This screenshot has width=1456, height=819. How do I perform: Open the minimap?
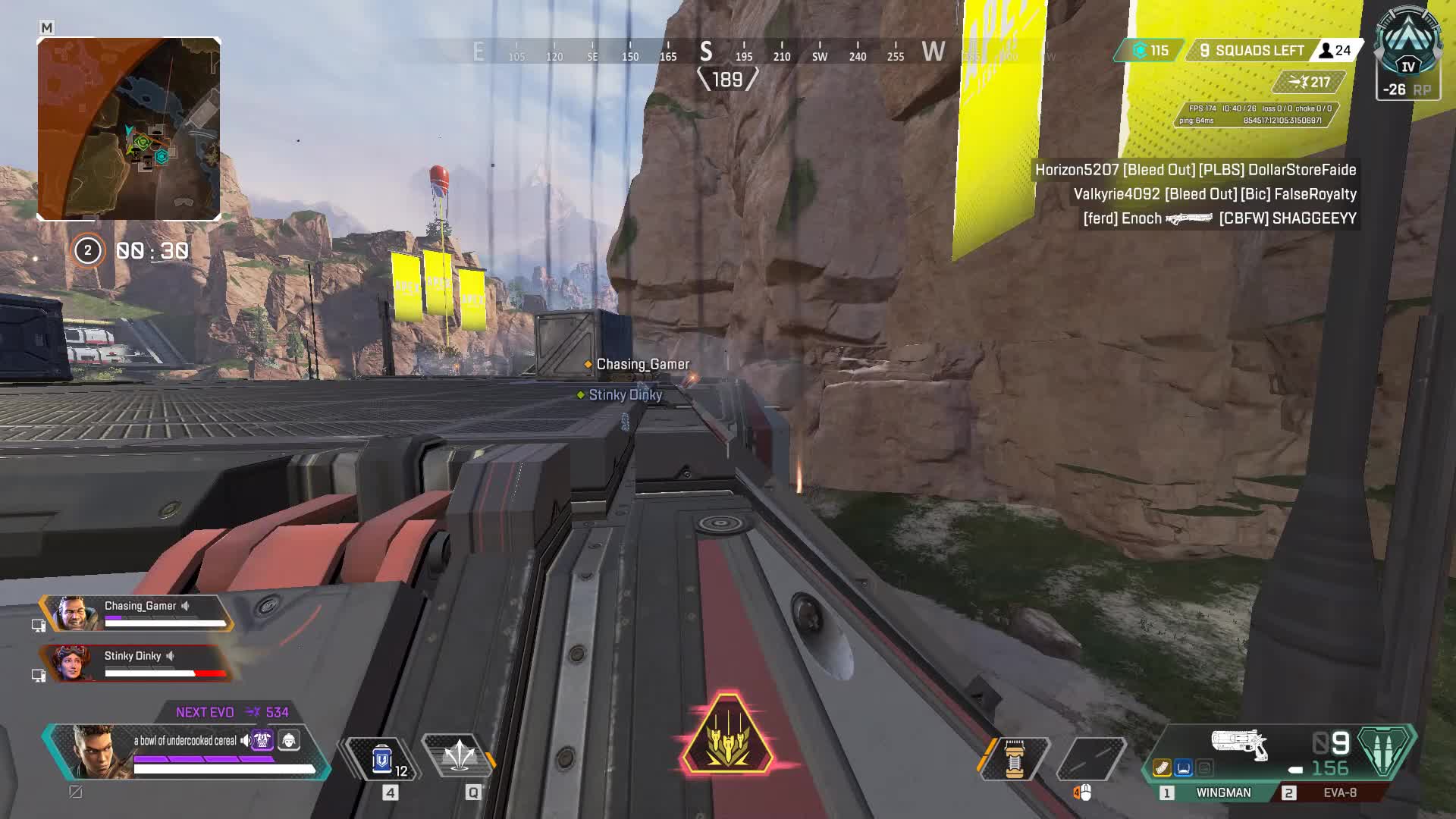pos(129,129)
